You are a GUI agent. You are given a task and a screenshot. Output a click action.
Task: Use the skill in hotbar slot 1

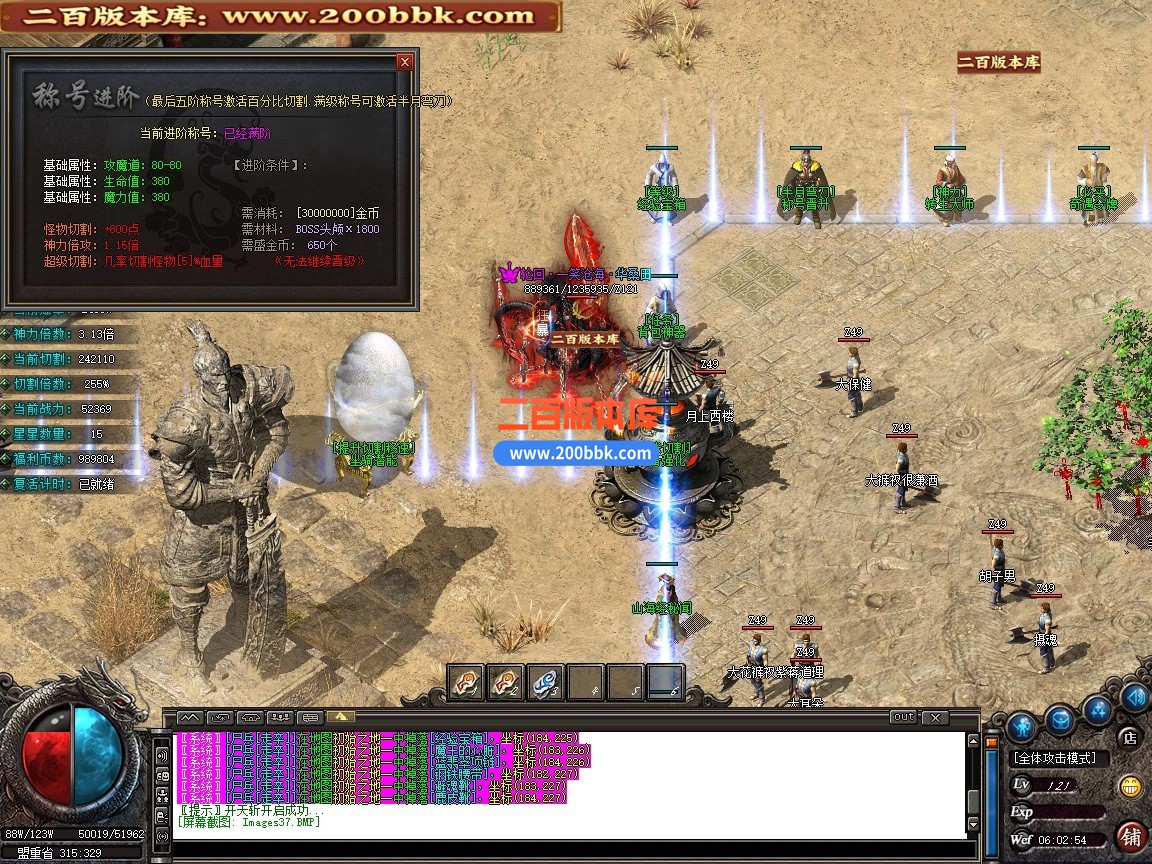pyautogui.click(x=466, y=682)
